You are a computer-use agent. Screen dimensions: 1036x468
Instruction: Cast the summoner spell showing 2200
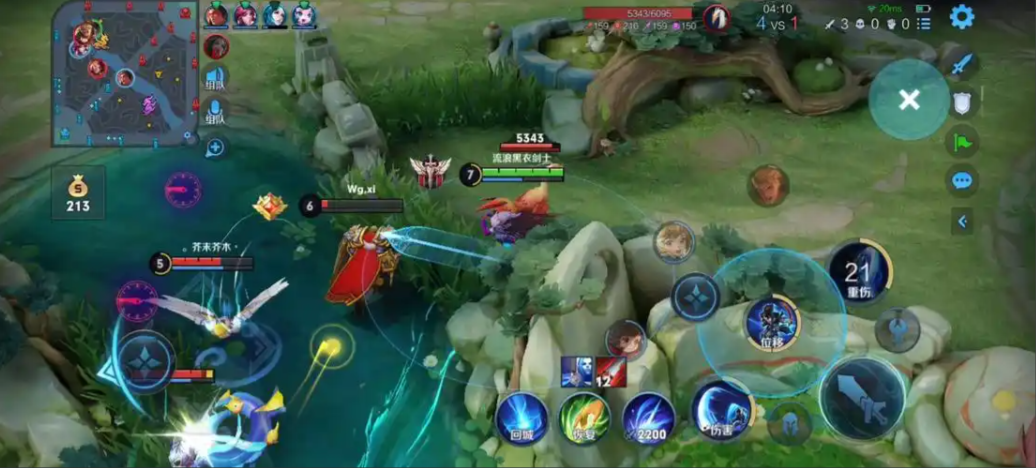[648, 417]
